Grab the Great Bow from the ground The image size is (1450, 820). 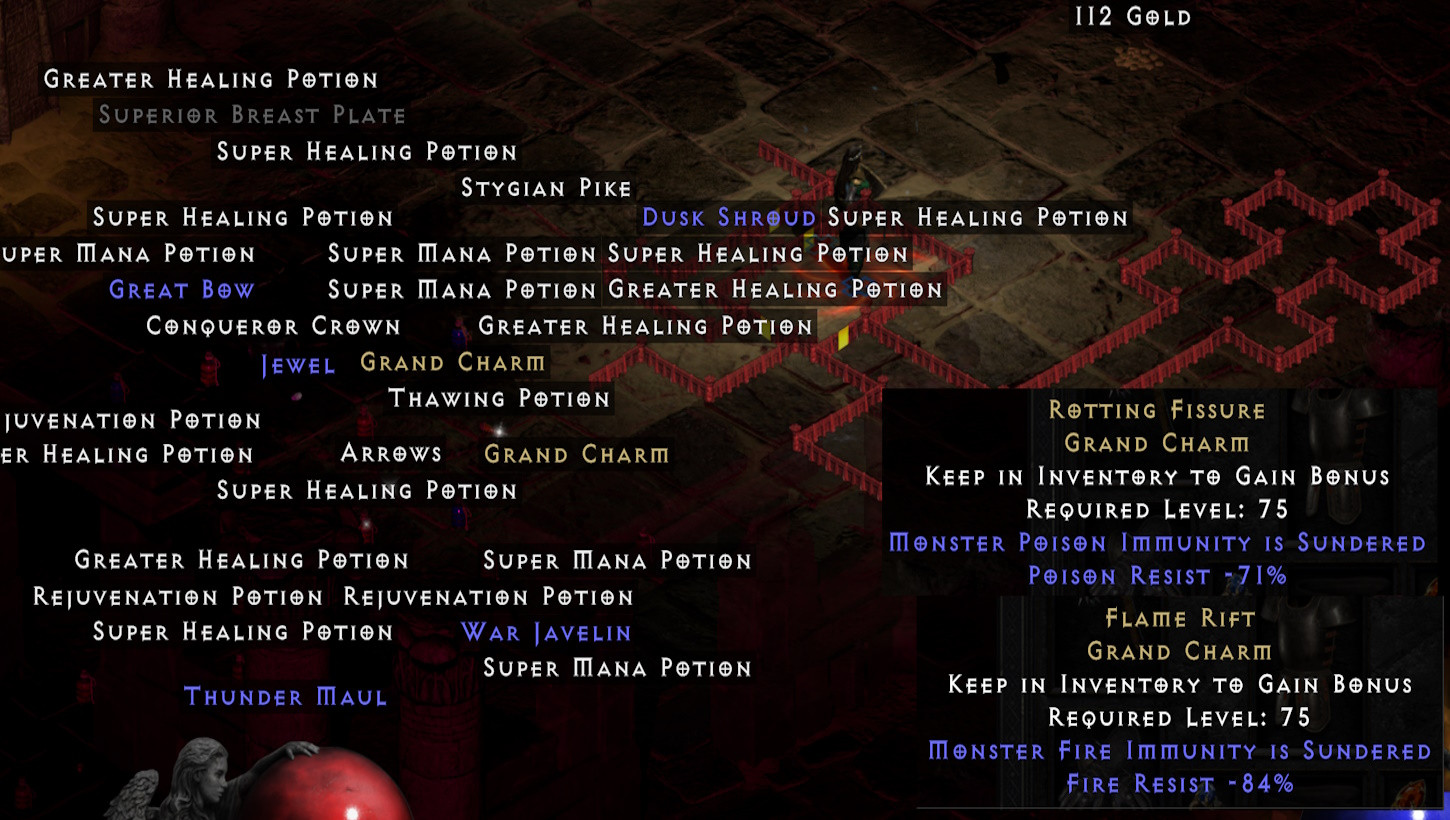(181, 289)
